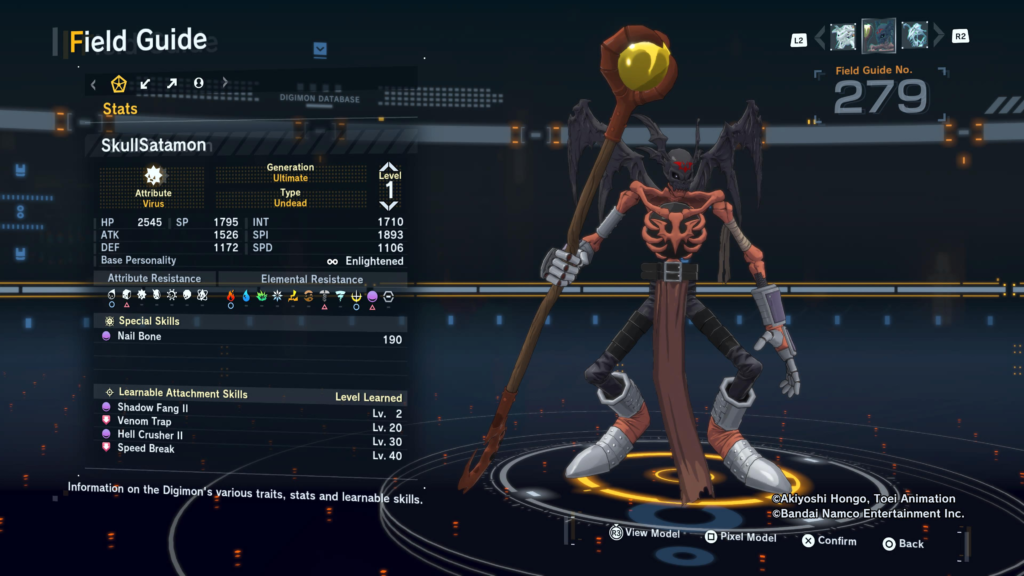1024x576 pixels.
Task: Click the left chevron beside the tab icons
Action: pyautogui.click(x=94, y=84)
